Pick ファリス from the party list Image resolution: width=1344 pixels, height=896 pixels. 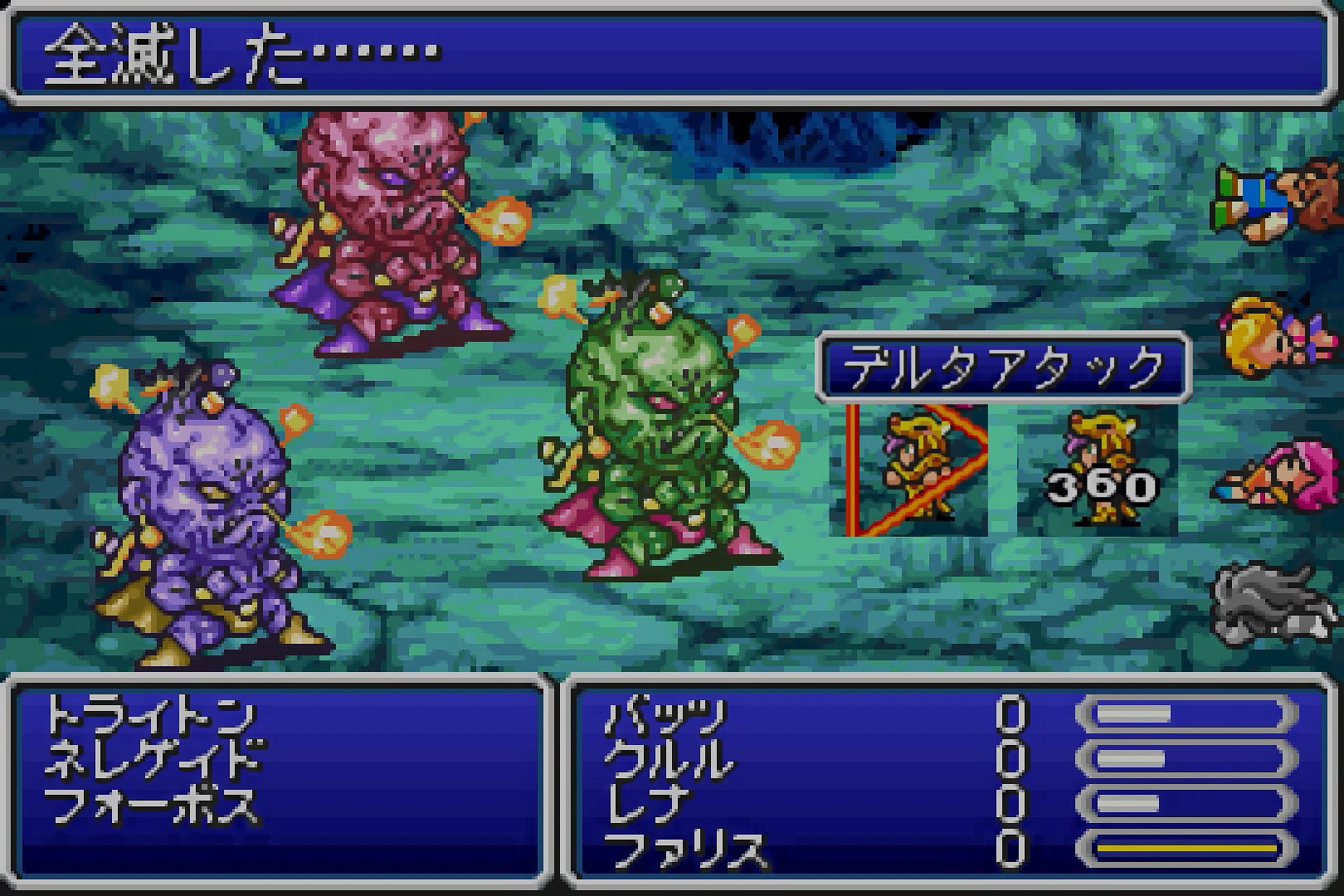[685, 850]
